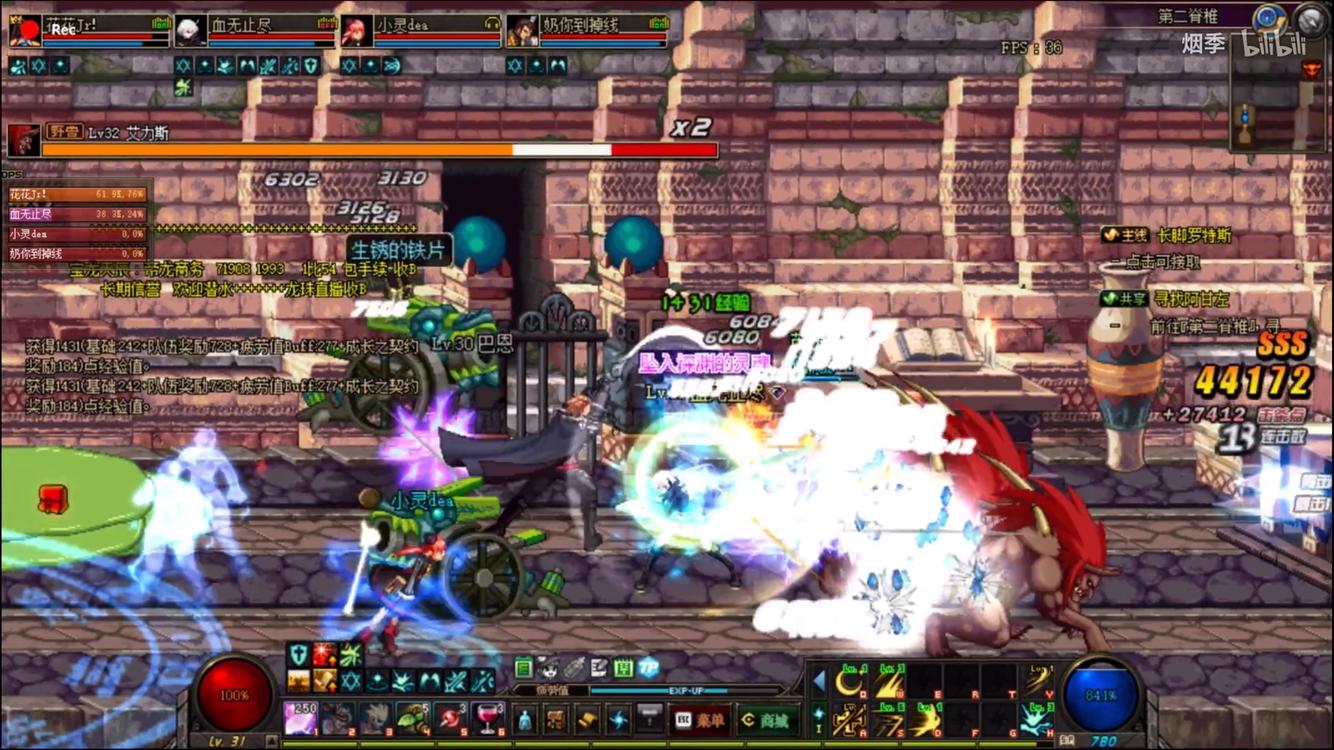
Task: Open the ESC 菜单 menu button
Action: [x=700, y=719]
